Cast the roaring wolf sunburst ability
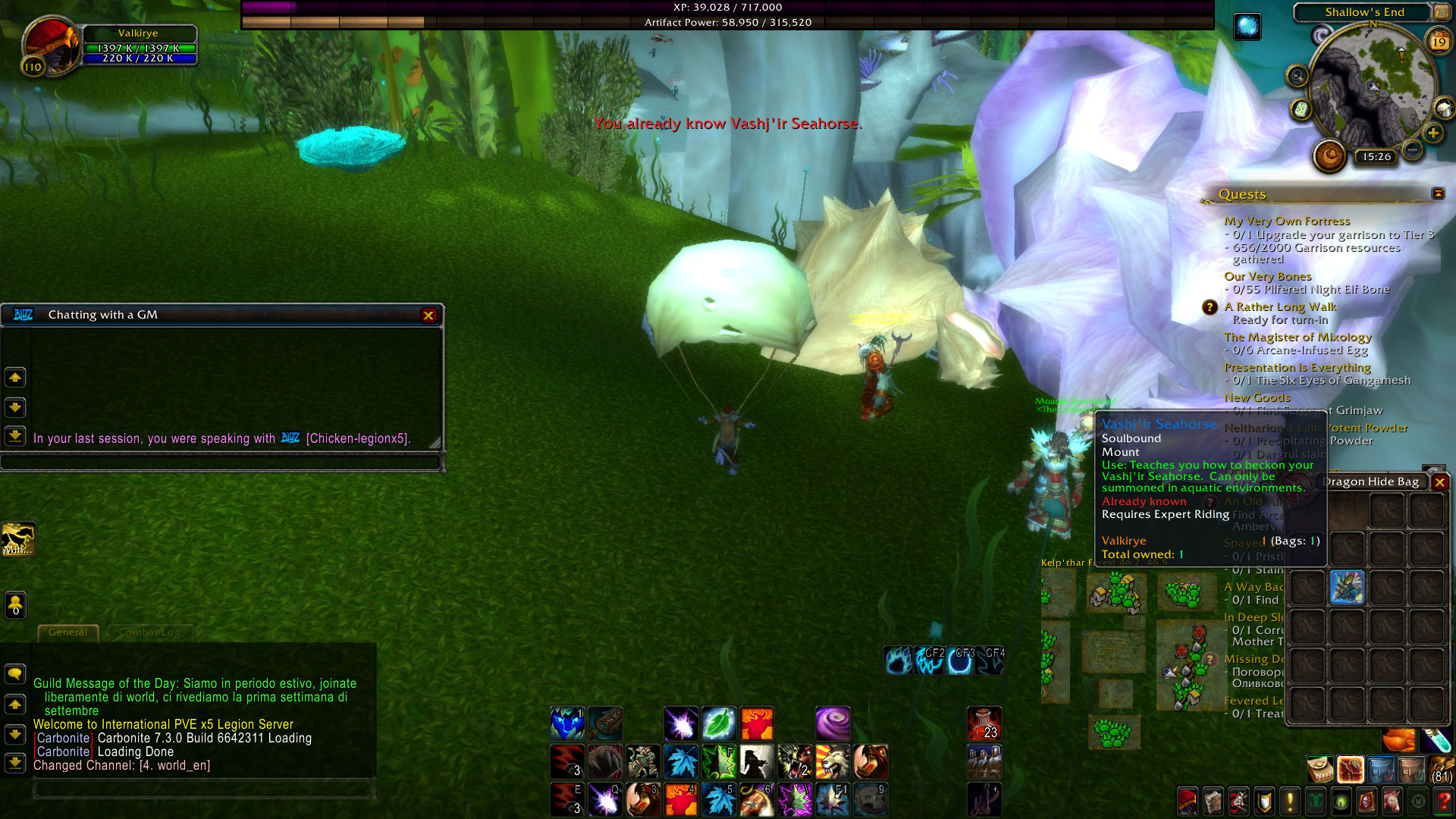The image size is (1456, 819). [x=833, y=762]
